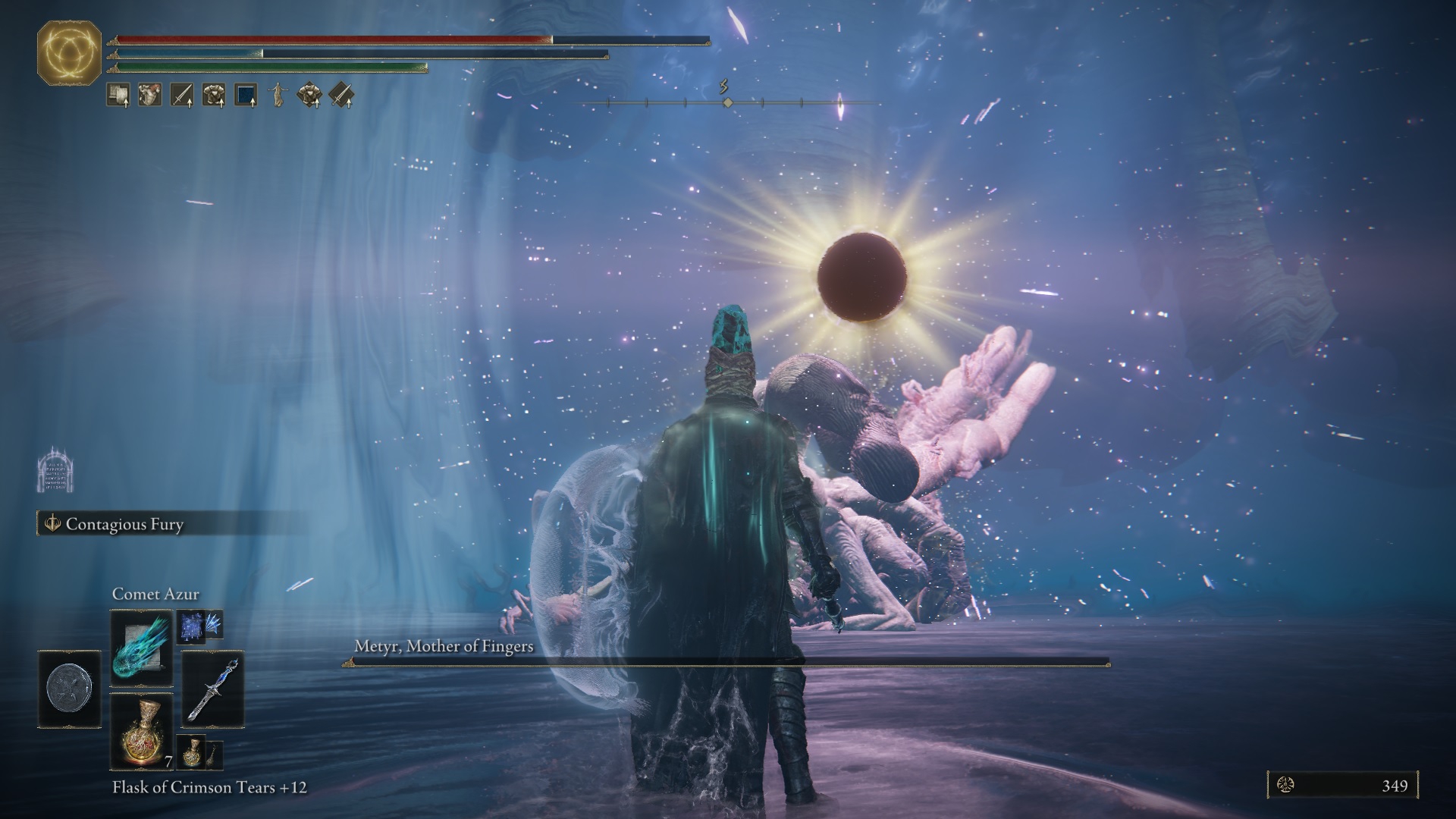Click the grey gate emblem icon

[x=55, y=470]
